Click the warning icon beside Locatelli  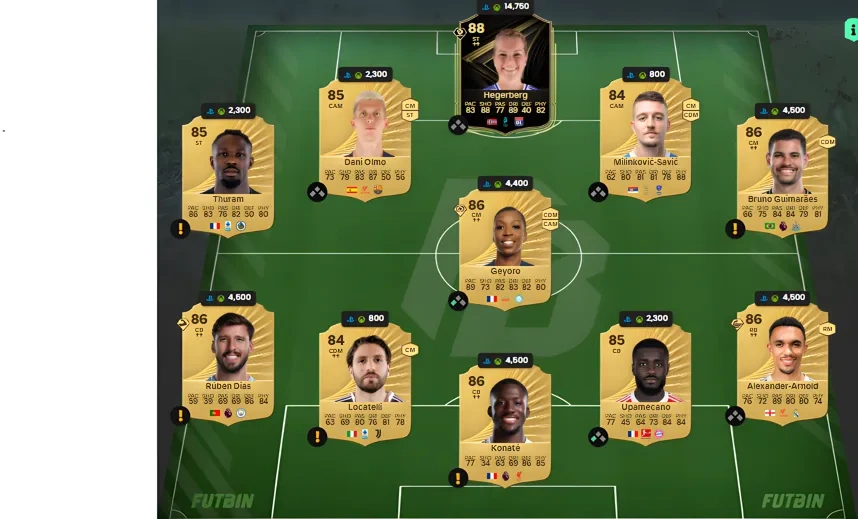pyautogui.click(x=317, y=437)
